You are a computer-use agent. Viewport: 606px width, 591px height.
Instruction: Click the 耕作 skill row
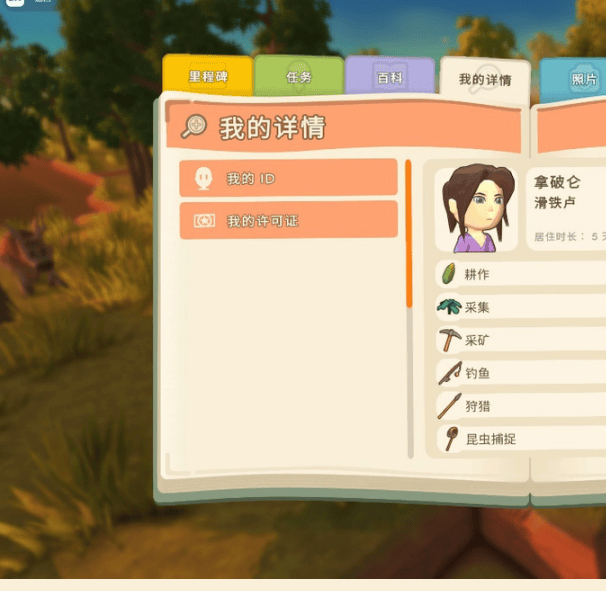tap(520, 274)
